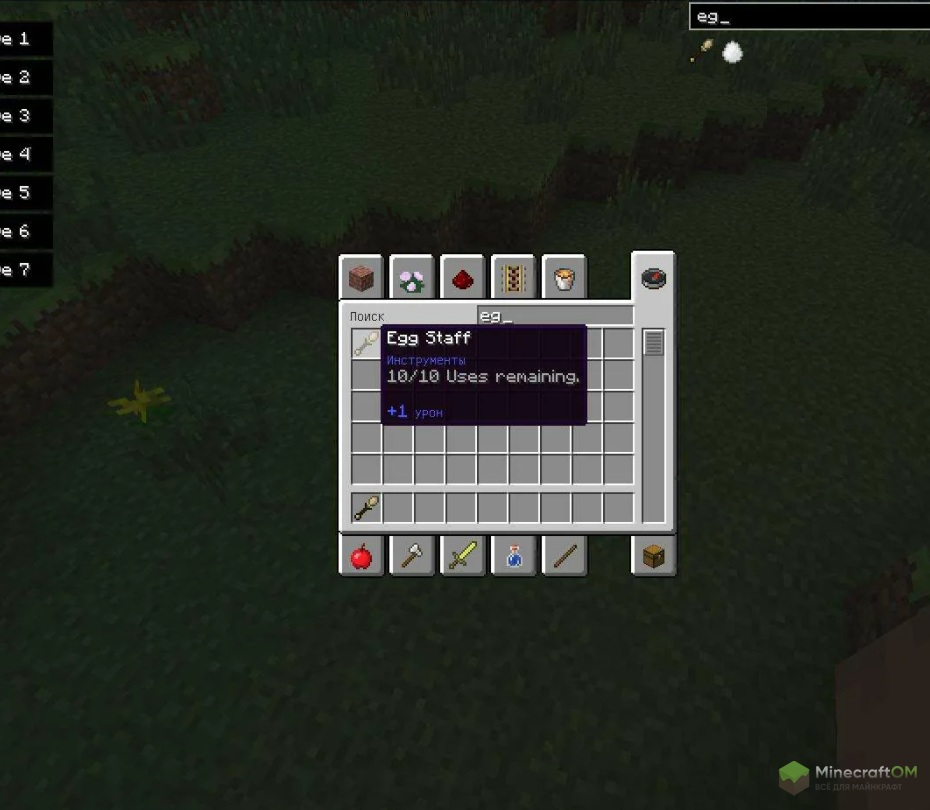This screenshot has height=810, width=930.
Task: Select the blue potion Brewing tab
Action: pyautogui.click(x=514, y=556)
